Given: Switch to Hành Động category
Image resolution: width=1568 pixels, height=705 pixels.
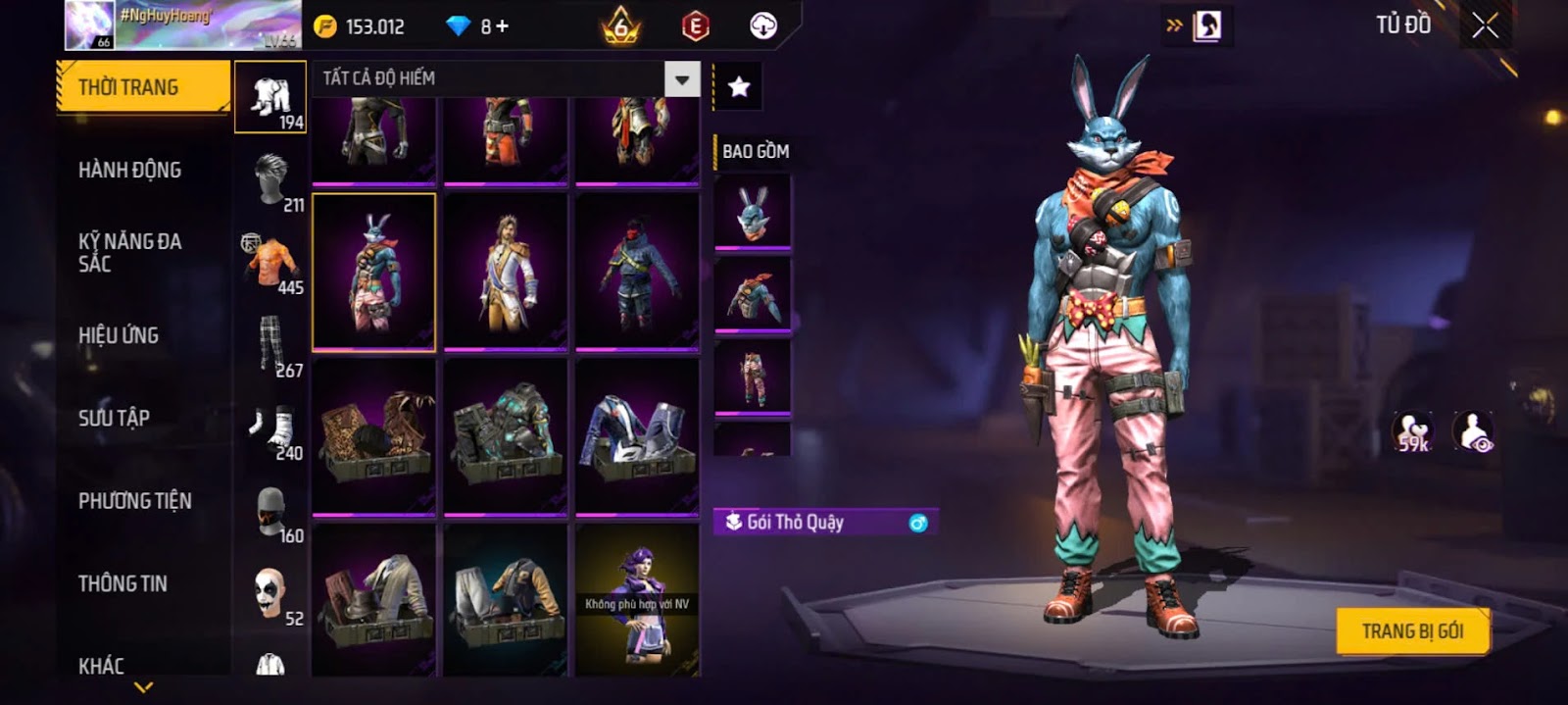Looking at the screenshot, I should (x=129, y=170).
